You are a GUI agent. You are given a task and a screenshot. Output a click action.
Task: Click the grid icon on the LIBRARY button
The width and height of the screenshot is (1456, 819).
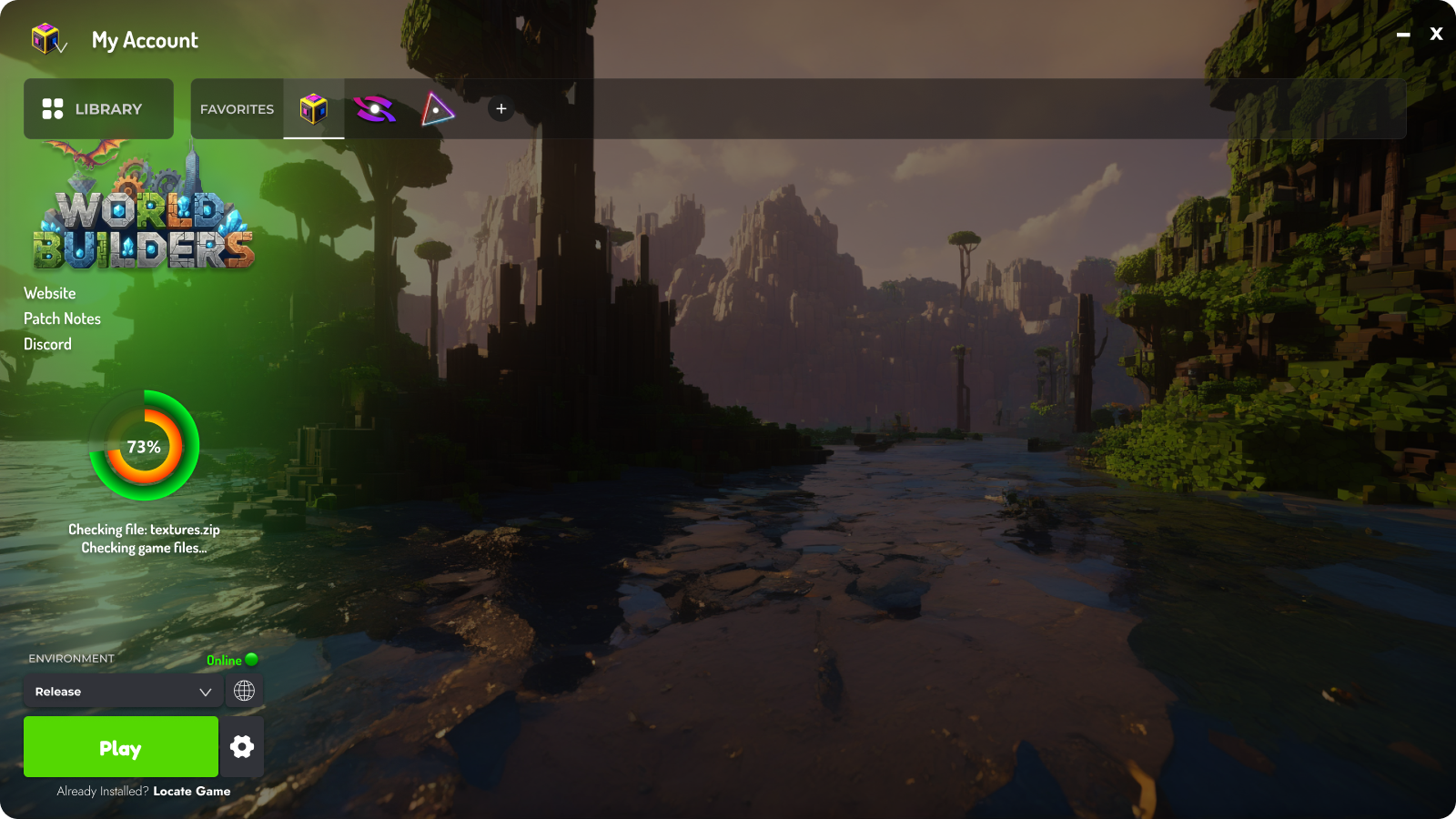click(53, 108)
